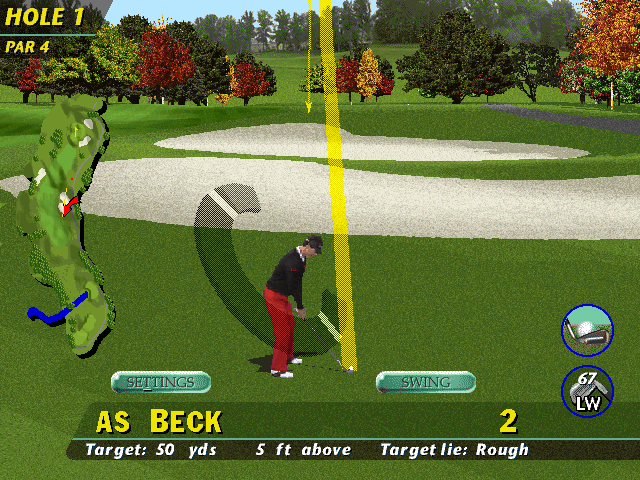Click the Swing button
Viewport: 640px width, 480px height.
[425, 382]
